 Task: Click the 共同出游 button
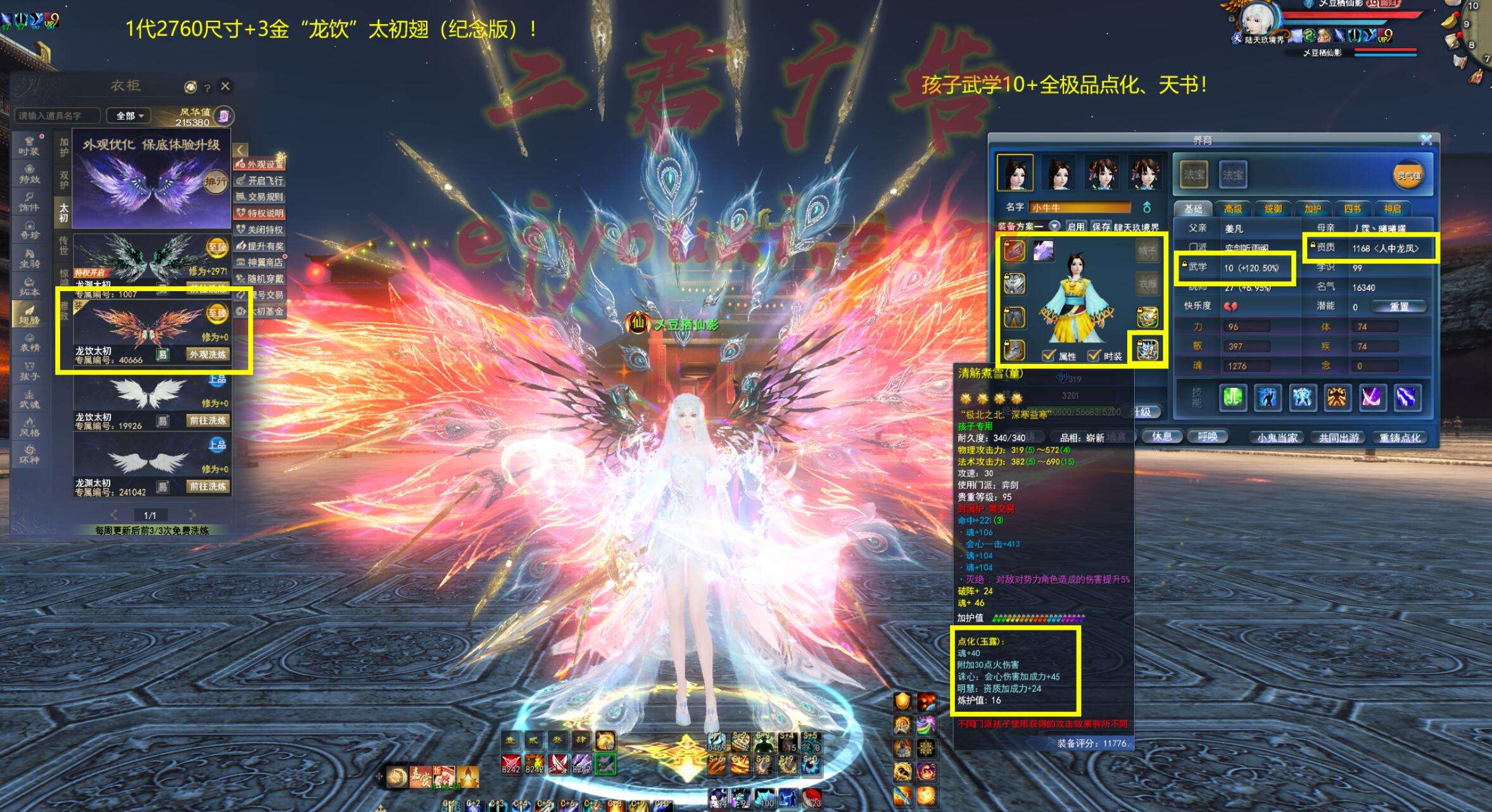click(1338, 437)
